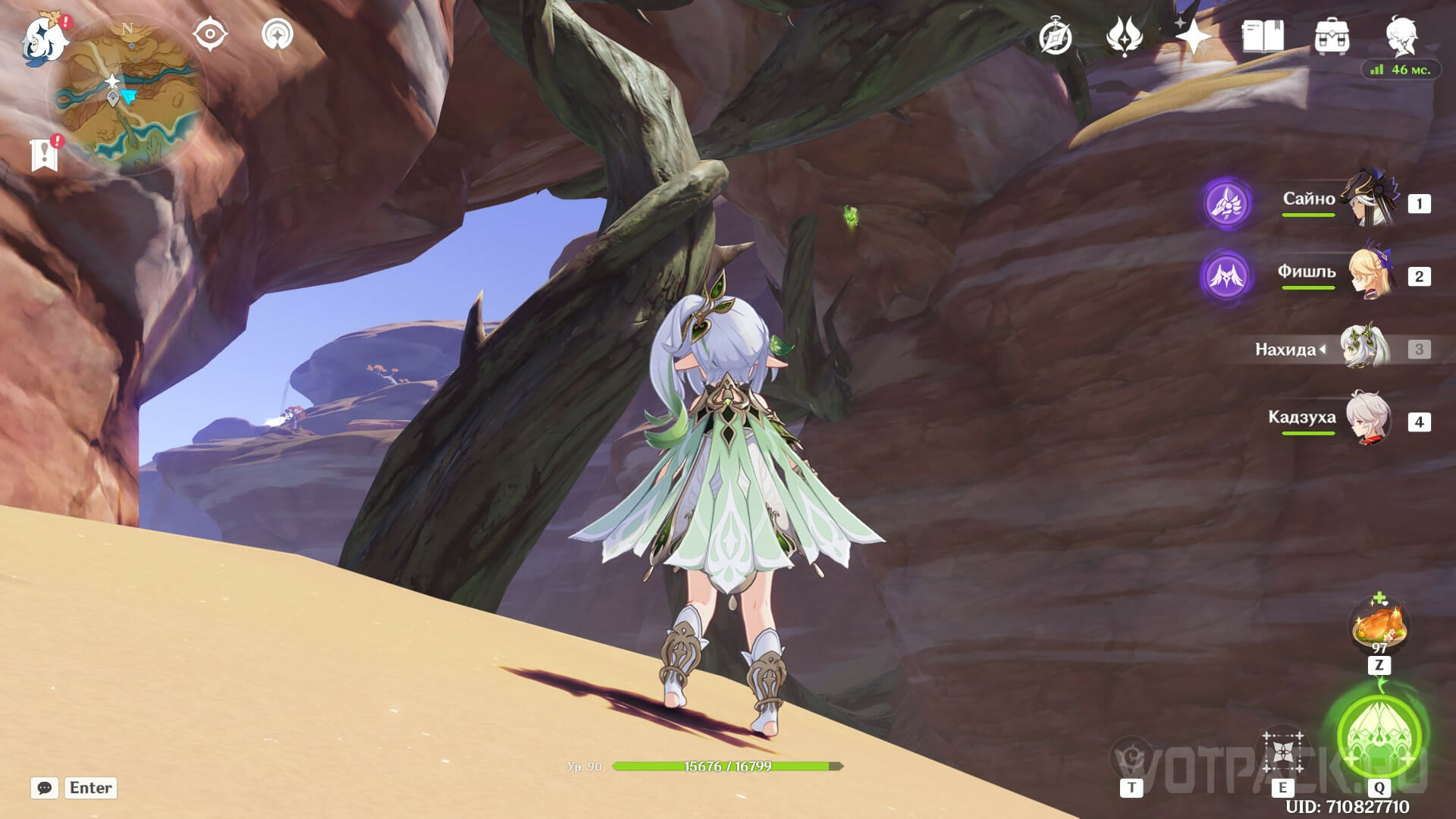
Task: Toggle the elemental sight eye icon
Action: pyautogui.click(x=209, y=35)
